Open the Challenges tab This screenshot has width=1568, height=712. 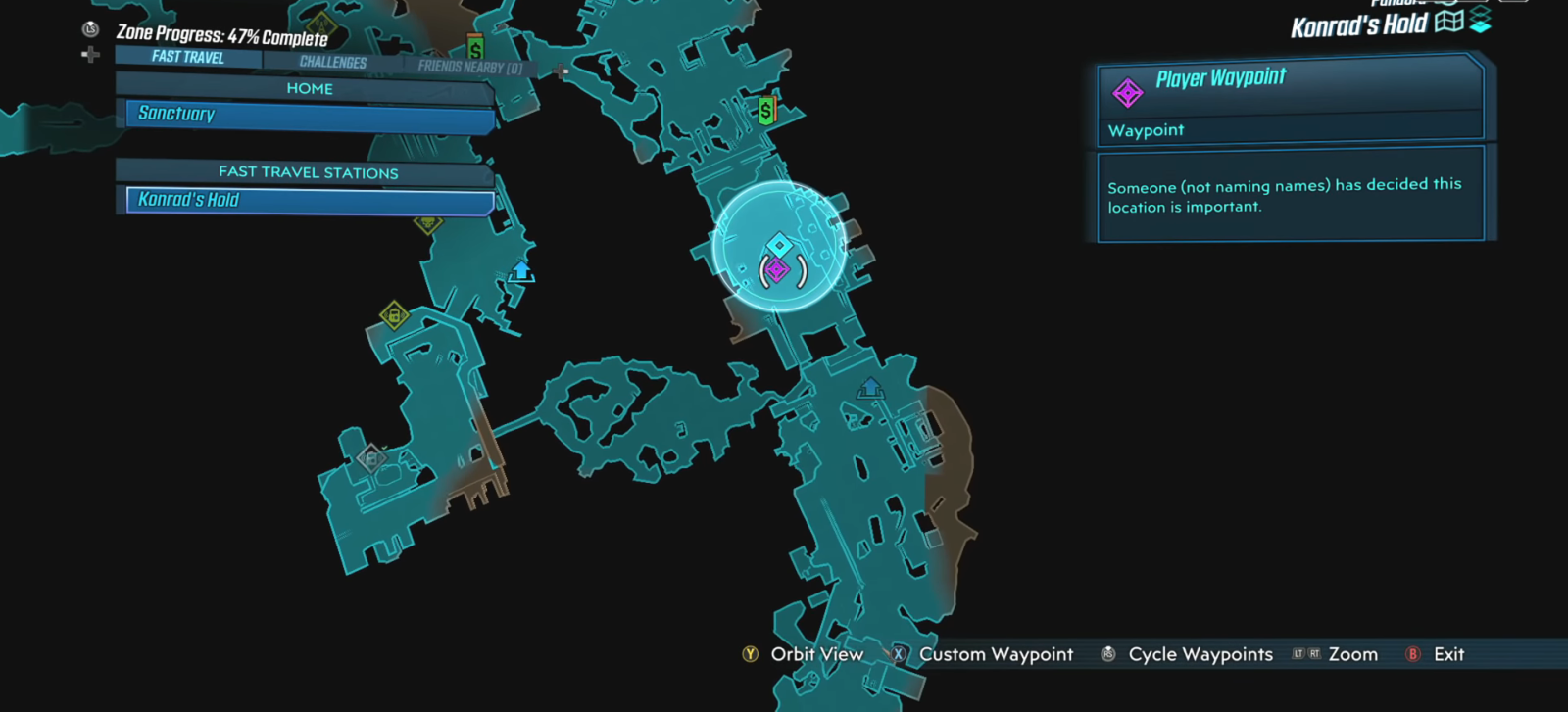click(333, 62)
